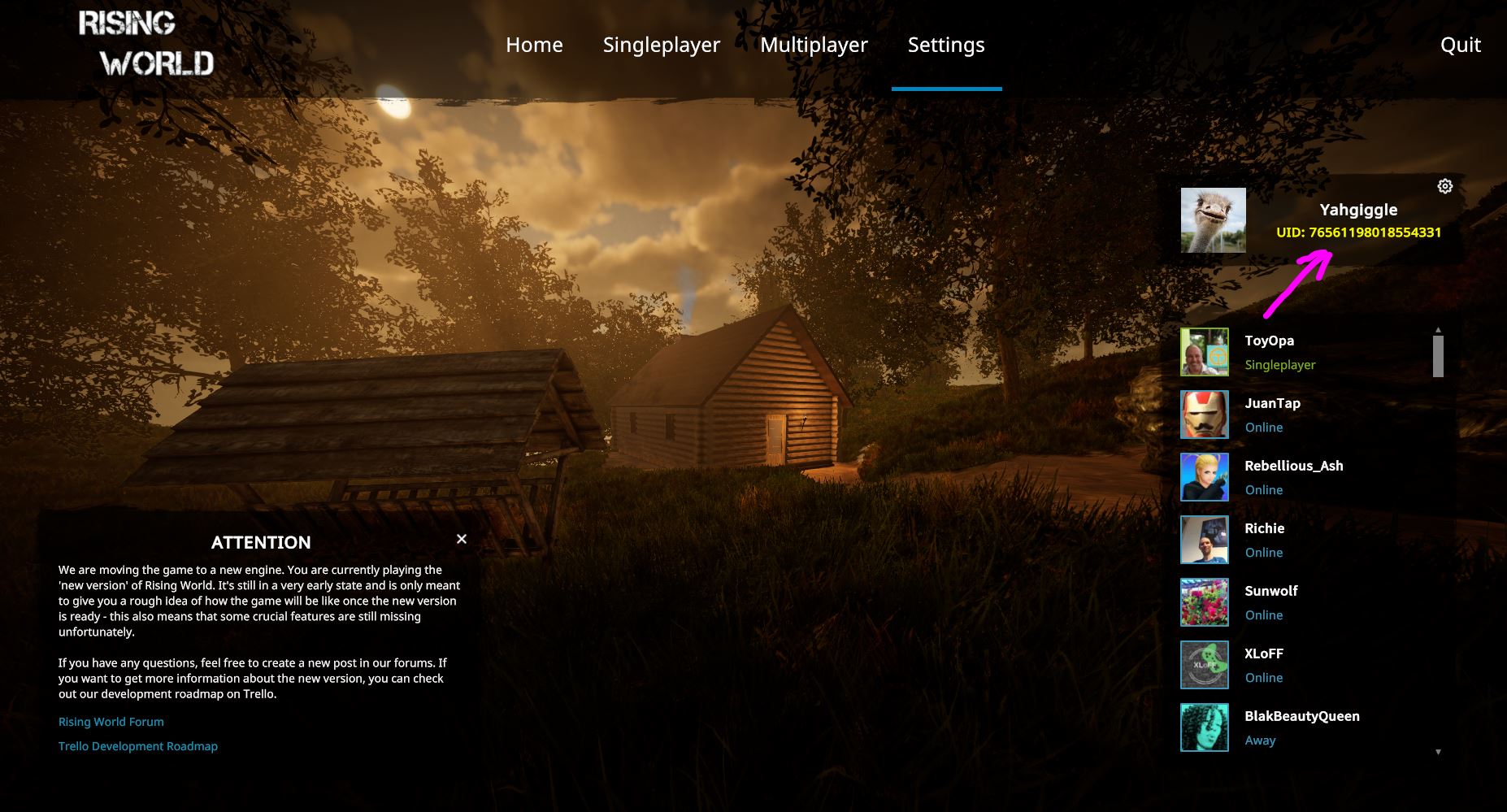Screen dimensions: 1507x812
Task: Select the Multiplayer menu entry
Action: point(814,45)
